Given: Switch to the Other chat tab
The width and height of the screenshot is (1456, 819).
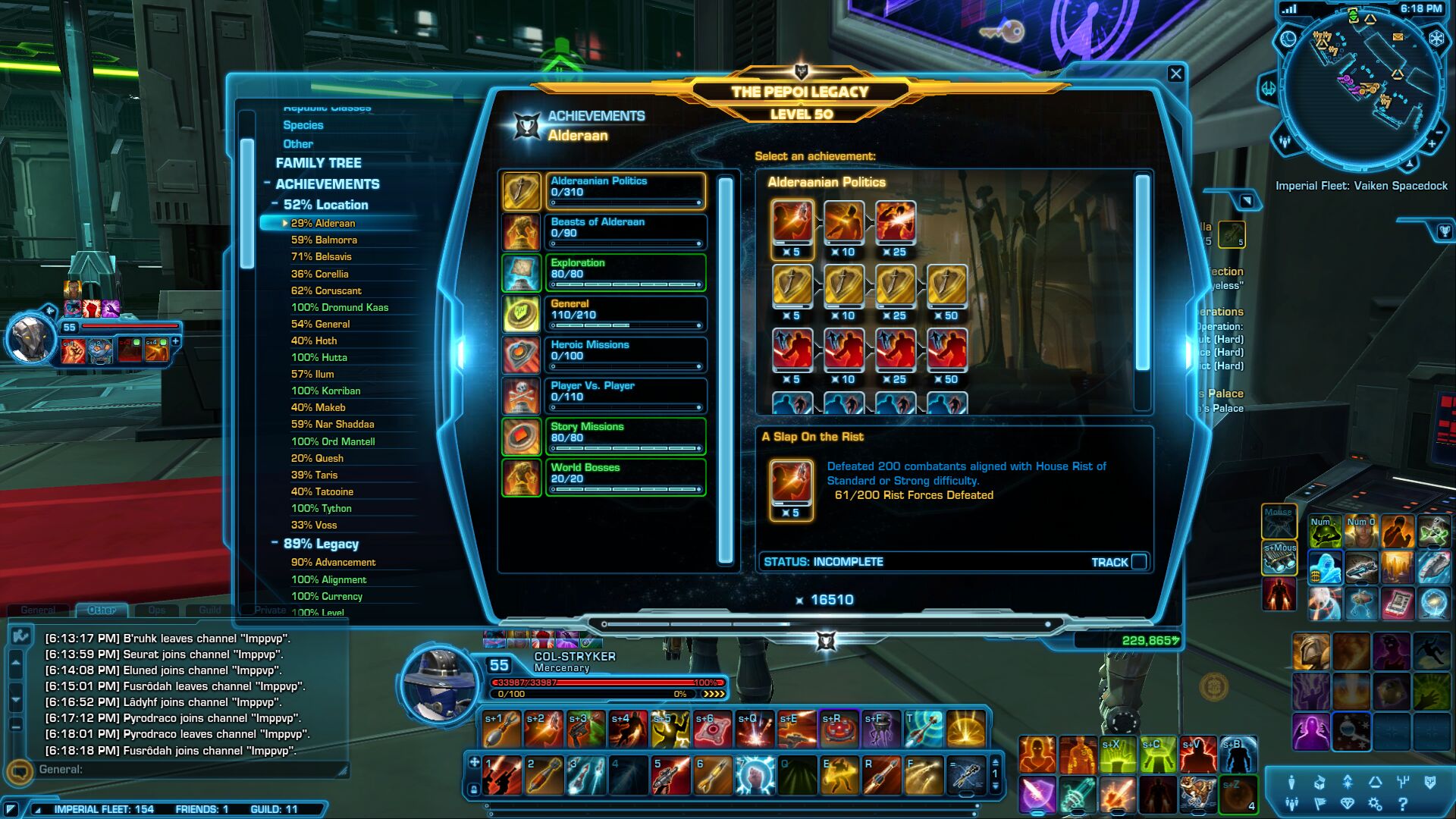Looking at the screenshot, I should point(101,610).
